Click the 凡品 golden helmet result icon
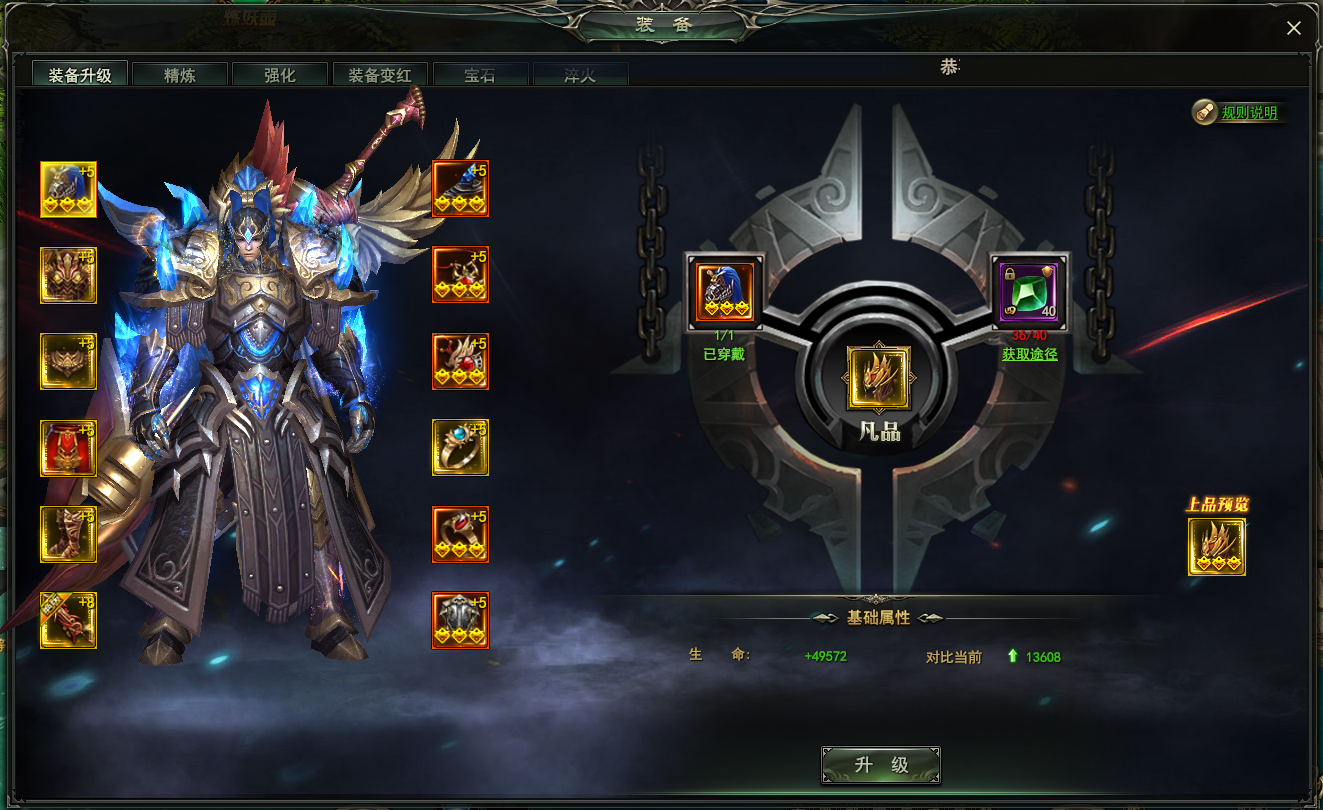This screenshot has width=1323, height=810. pos(879,378)
